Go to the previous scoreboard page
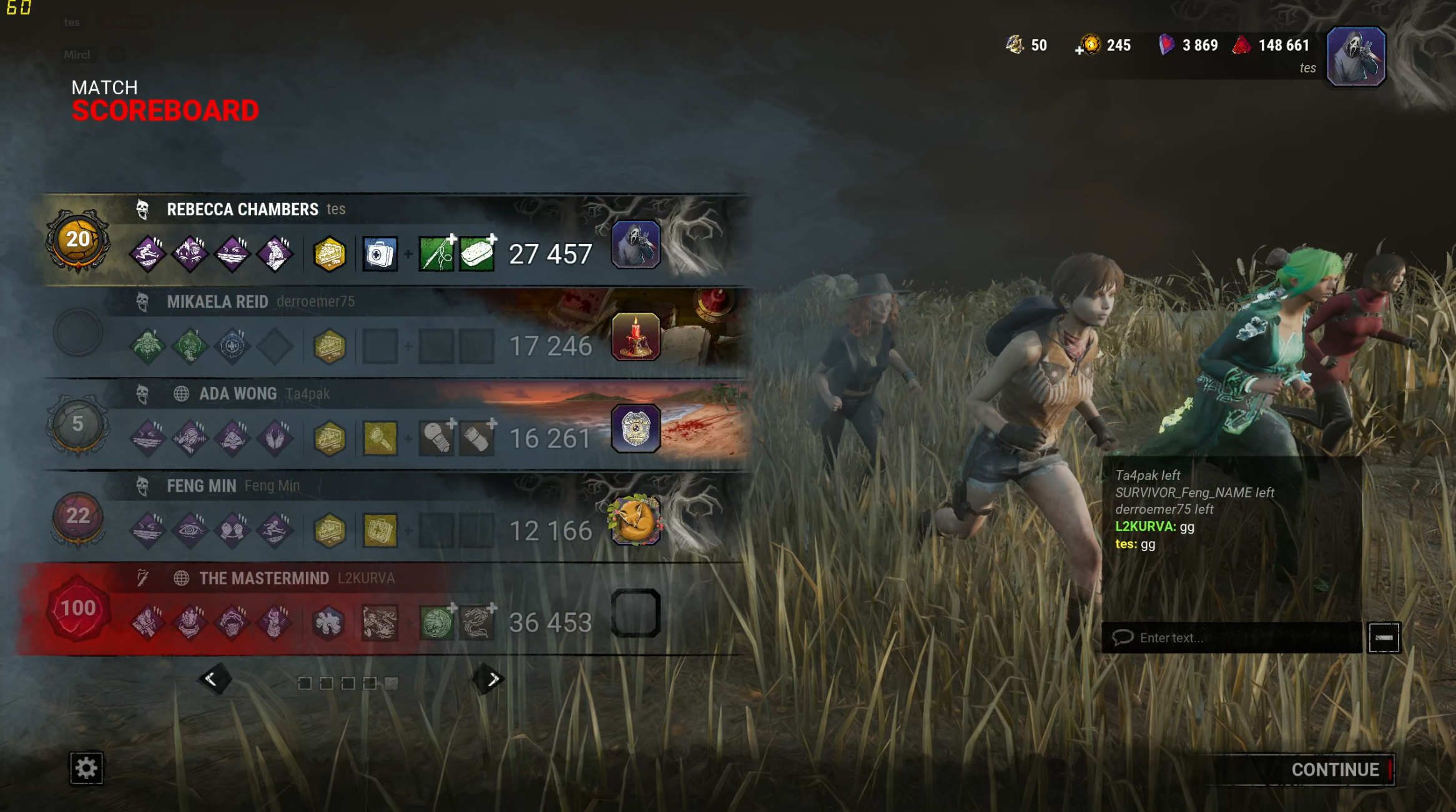 214,679
